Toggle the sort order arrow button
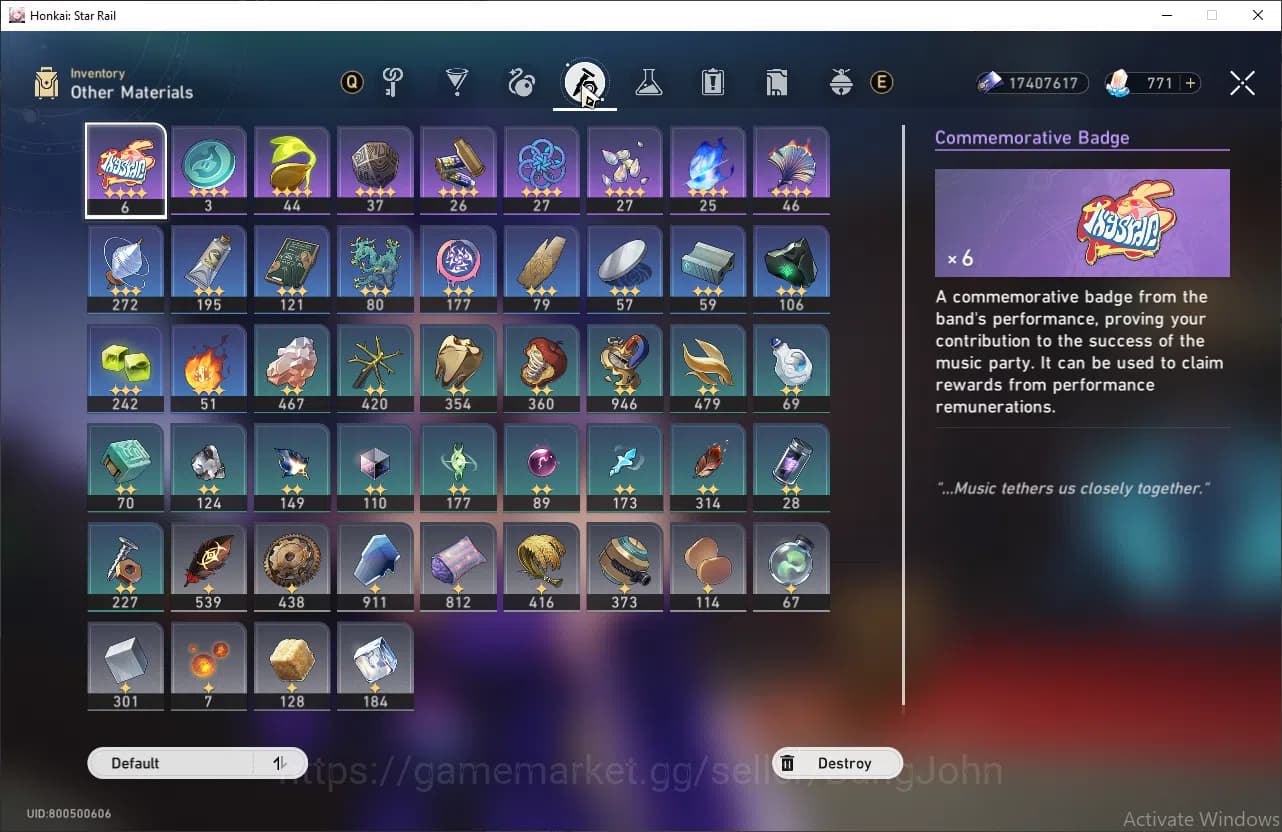Viewport: 1282px width, 832px height. [x=280, y=763]
